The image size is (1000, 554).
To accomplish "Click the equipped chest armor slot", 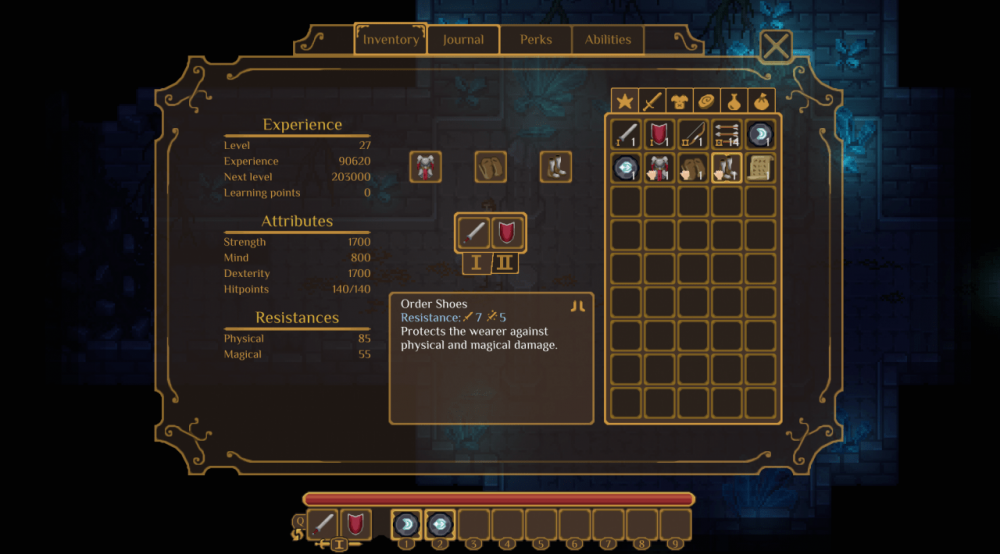I will [x=426, y=166].
